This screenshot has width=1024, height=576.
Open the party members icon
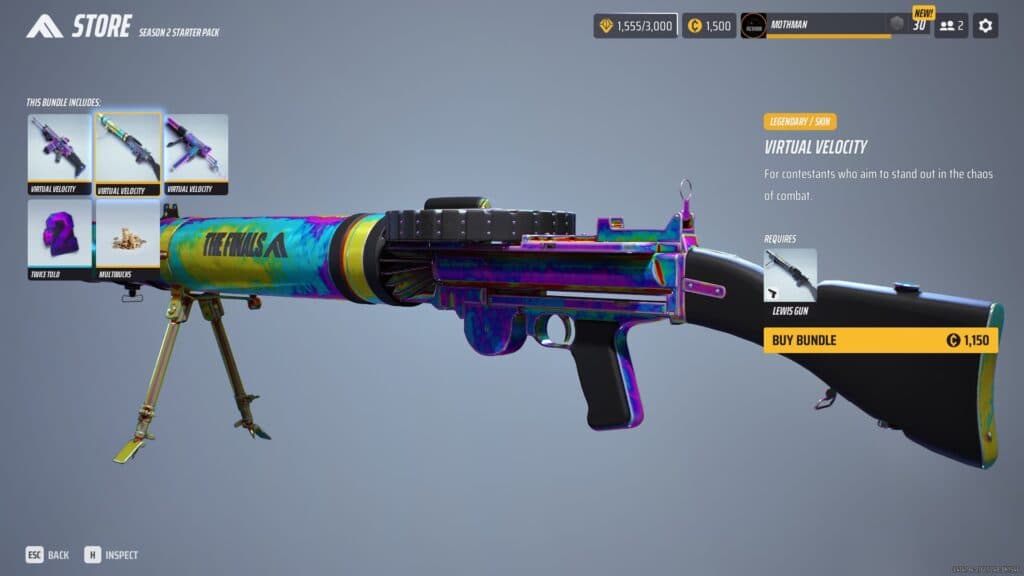tap(951, 25)
